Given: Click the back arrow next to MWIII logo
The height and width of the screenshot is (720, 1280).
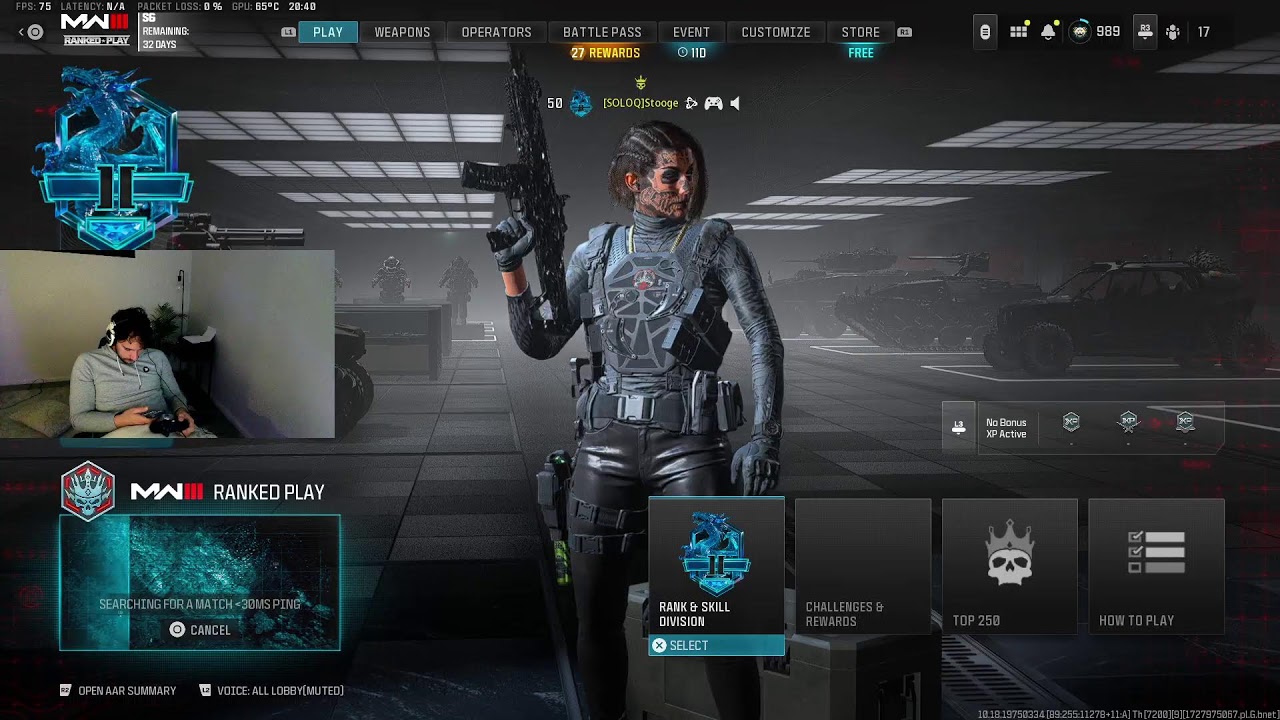Looking at the screenshot, I should (22, 32).
